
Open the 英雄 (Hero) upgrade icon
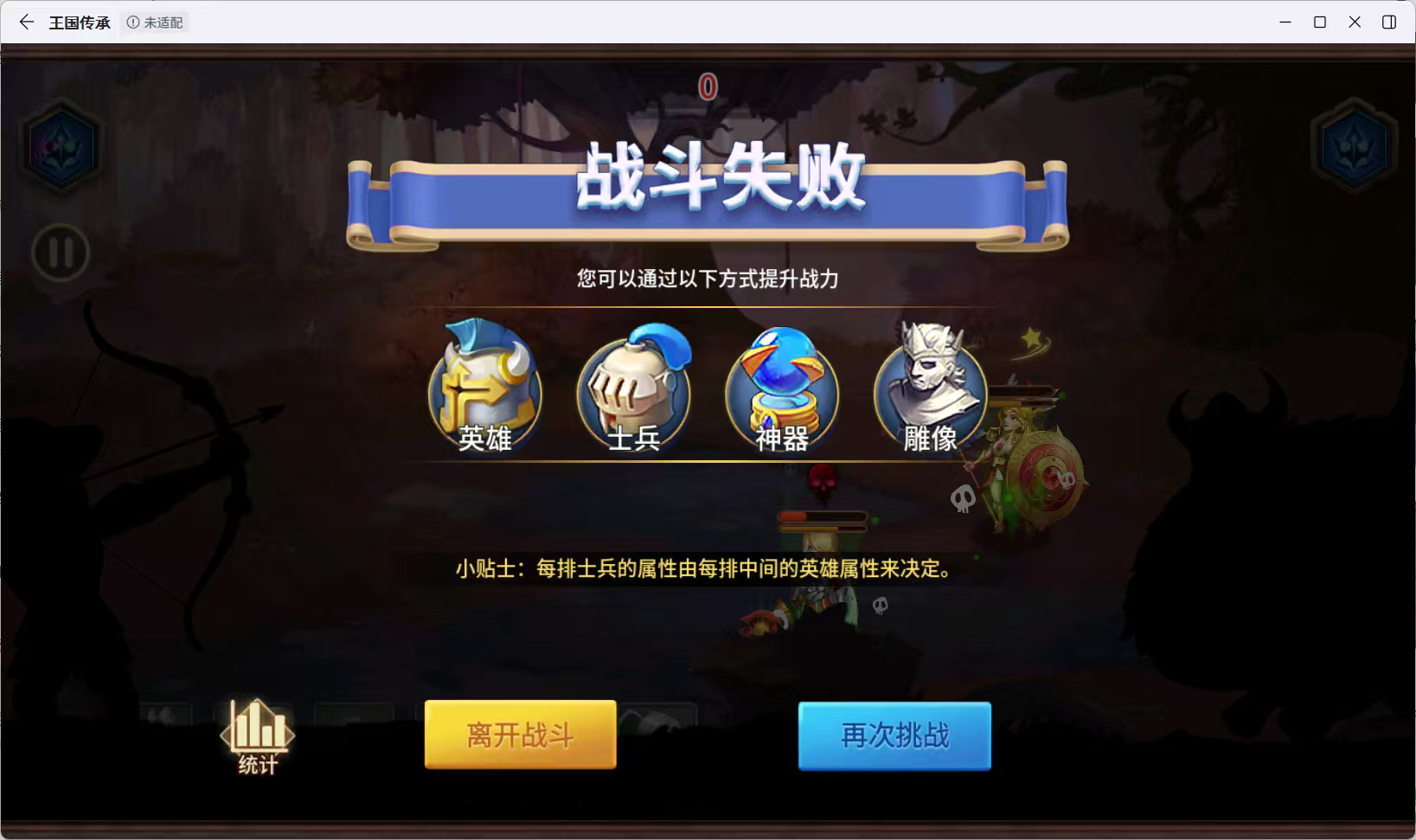pyautogui.click(x=485, y=387)
